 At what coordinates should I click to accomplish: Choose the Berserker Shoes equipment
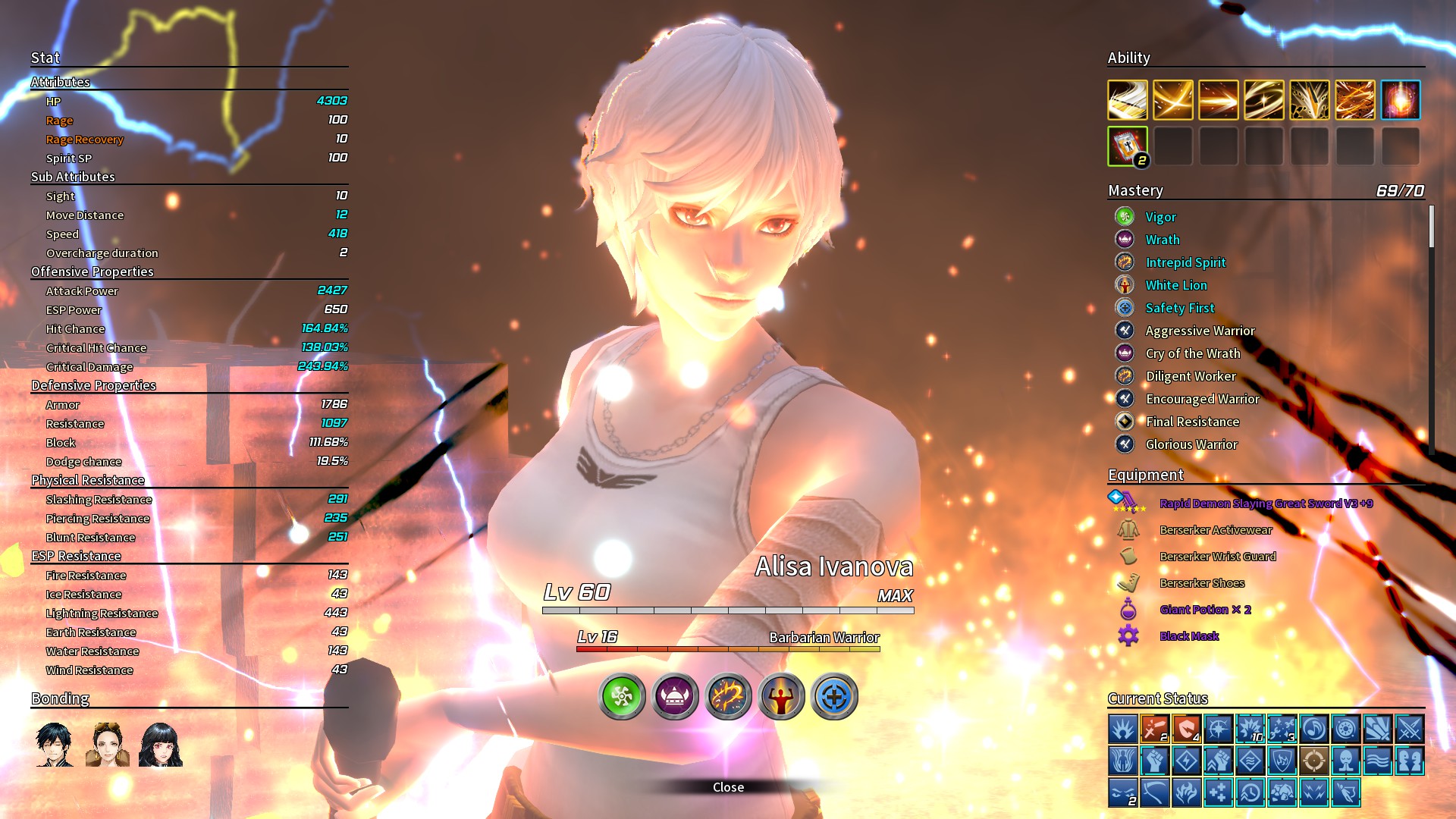1202,583
